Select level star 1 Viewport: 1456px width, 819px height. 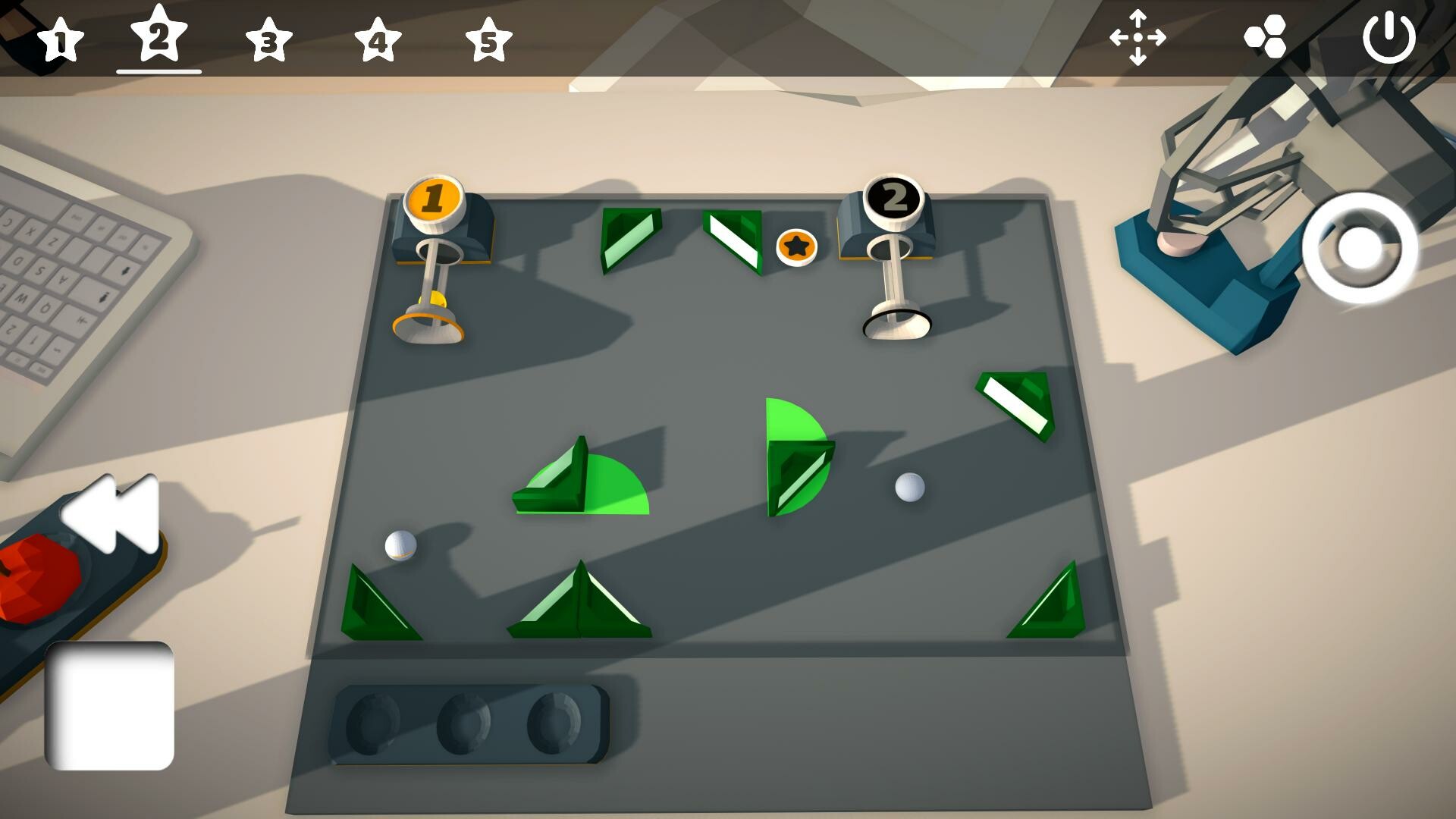tap(62, 39)
